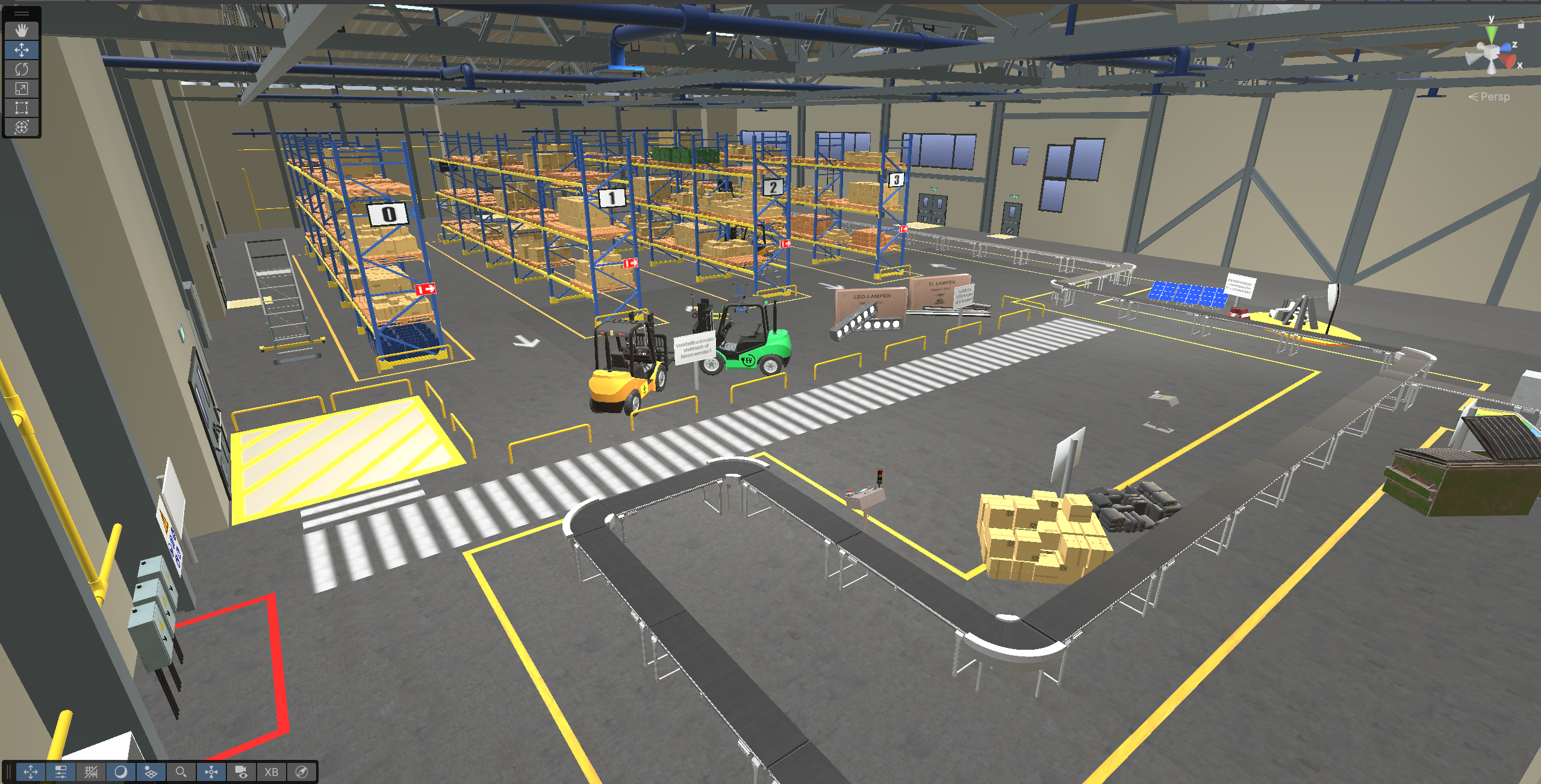Click the compass toolbar button
This screenshot has width=1541, height=784.
302,772
